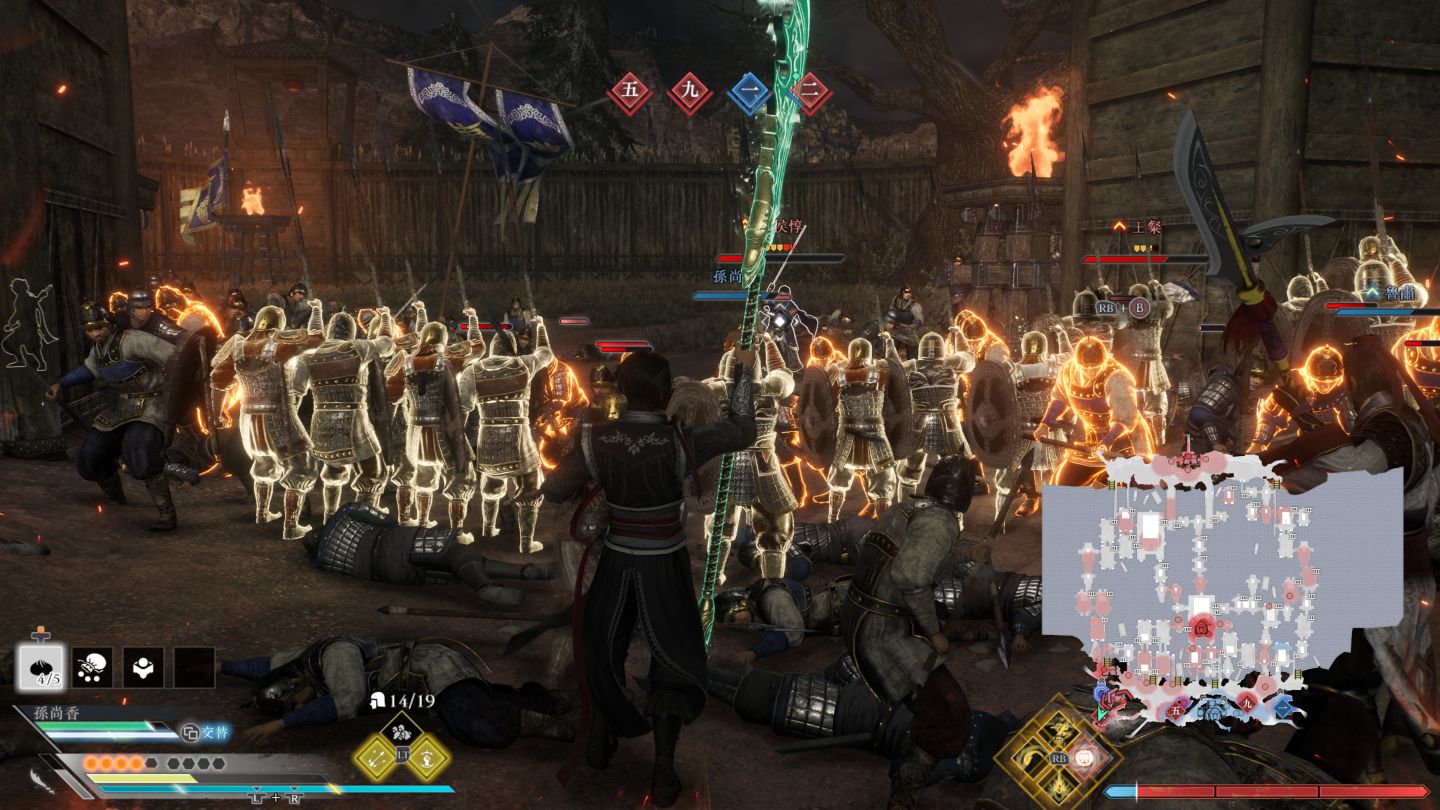Select the beetle pouch item slot
This screenshot has height=810, width=1440.
pyautogui.click(x=92, y=667)
